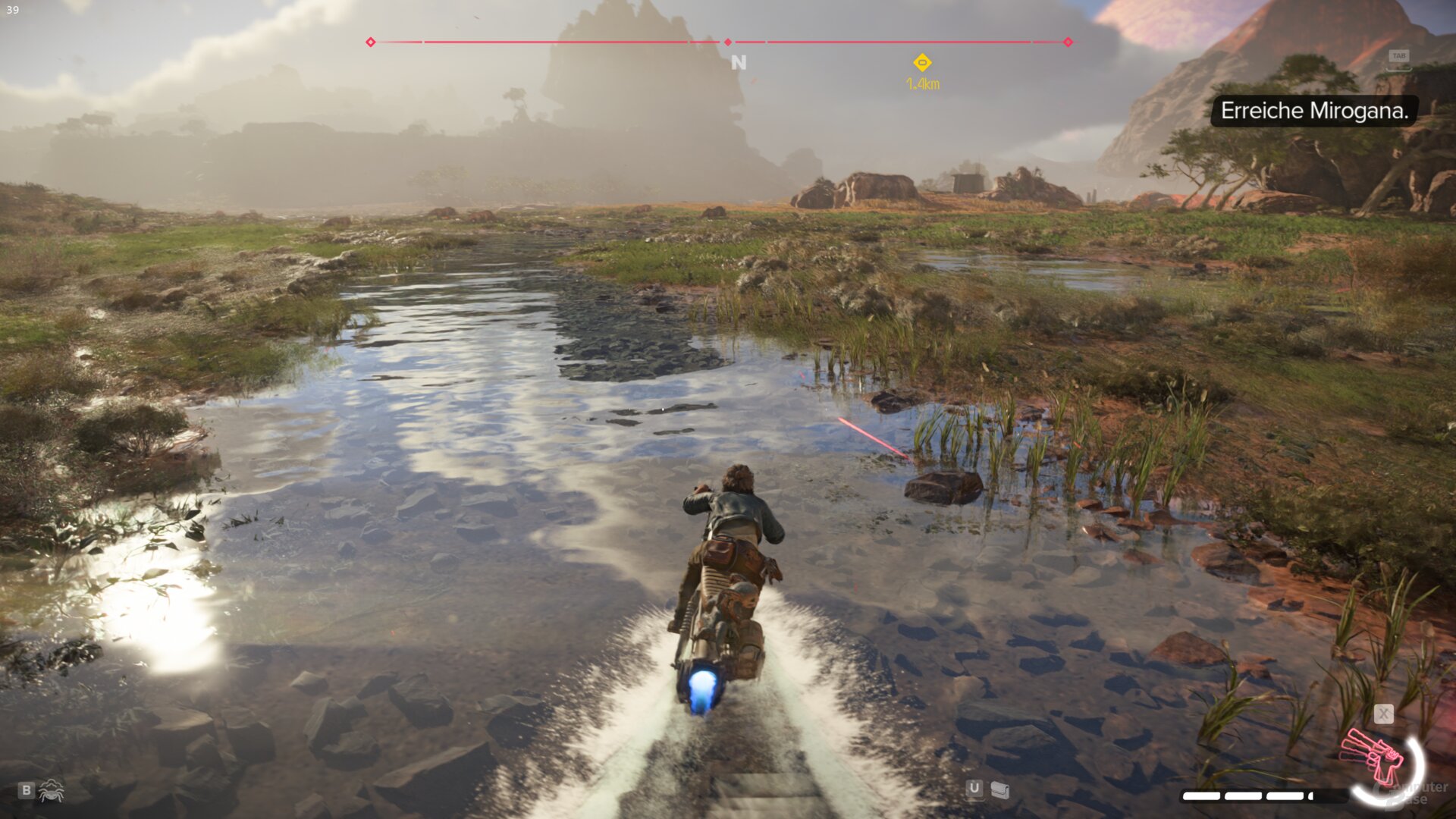
Task: Select the pink blaster weapon icon
Action: [1373, 757]
